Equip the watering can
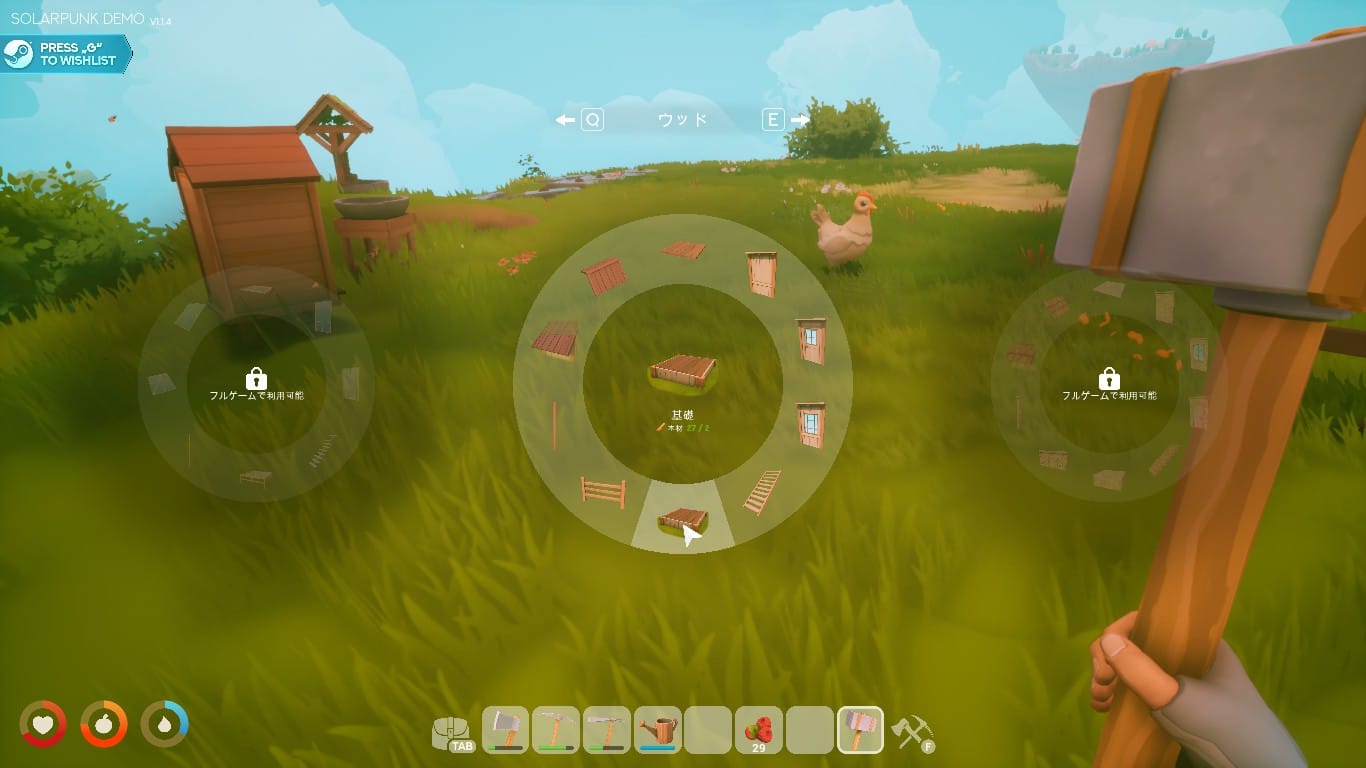This screenshot has height=768, width=1366. point(658,730)
